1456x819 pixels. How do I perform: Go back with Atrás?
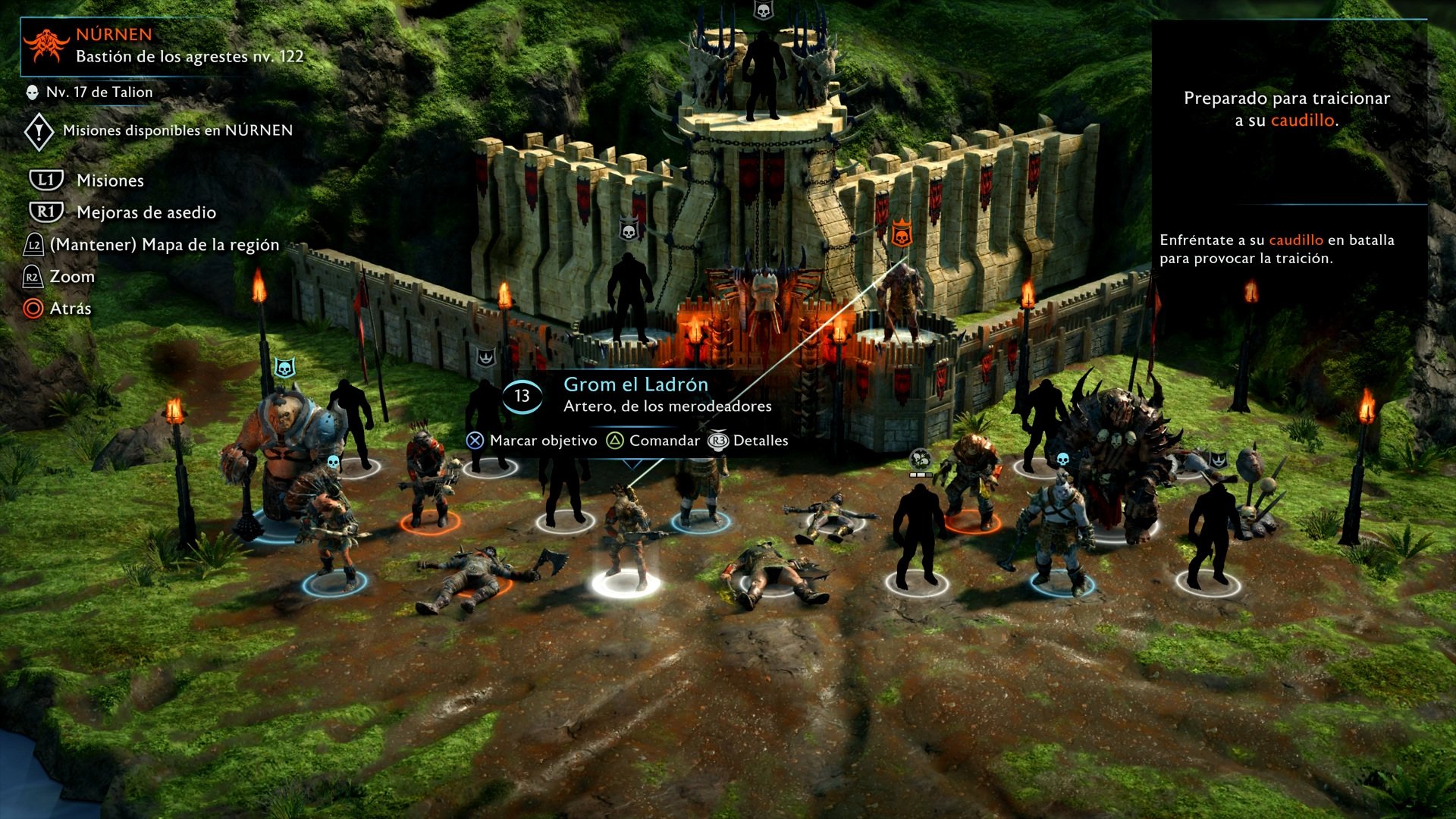pos(70,309)
